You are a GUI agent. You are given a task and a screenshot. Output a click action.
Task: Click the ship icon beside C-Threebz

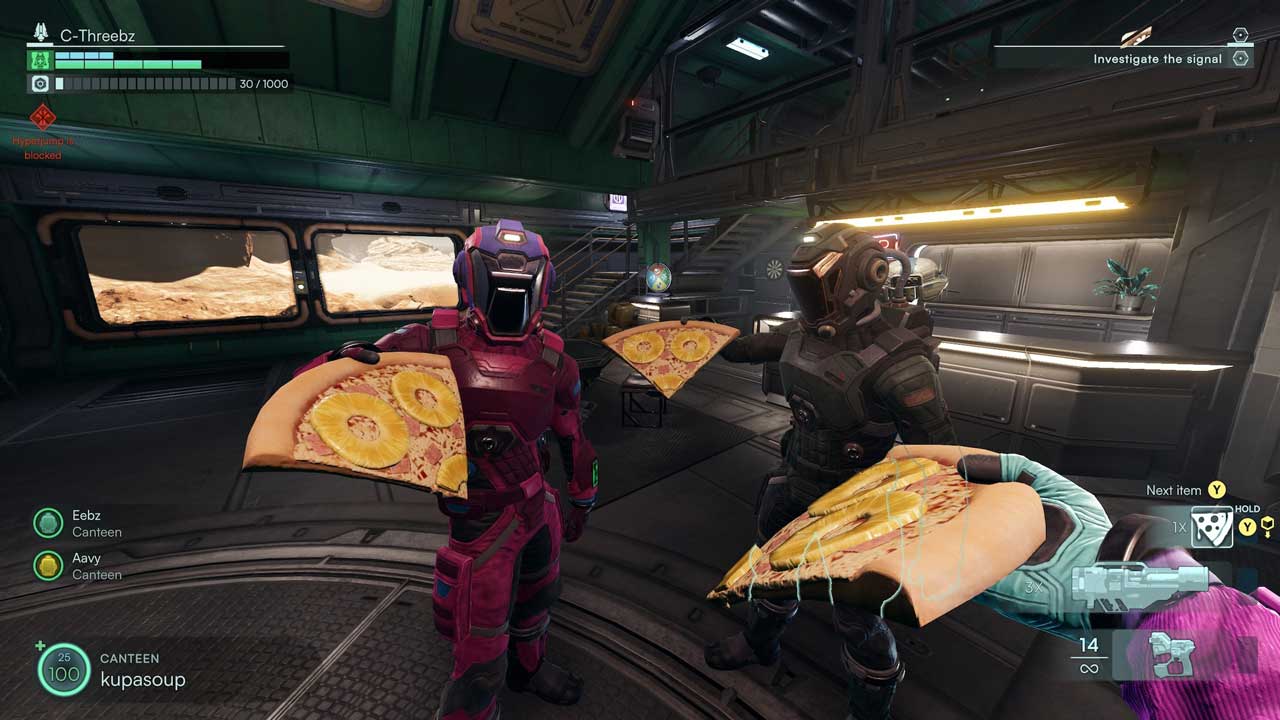coord(41,33)
